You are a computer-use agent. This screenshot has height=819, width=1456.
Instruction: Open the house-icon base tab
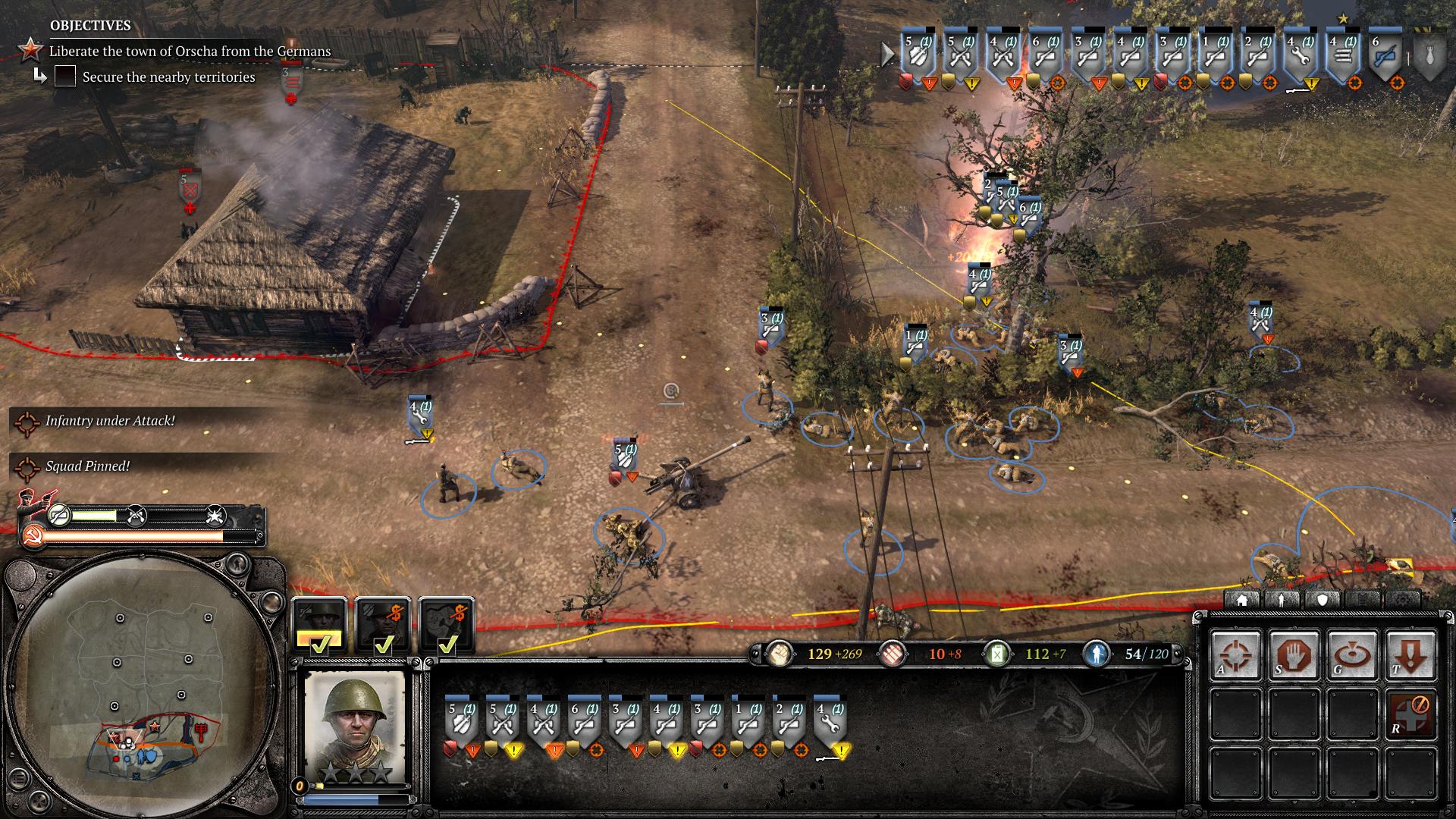(1242, 600)
